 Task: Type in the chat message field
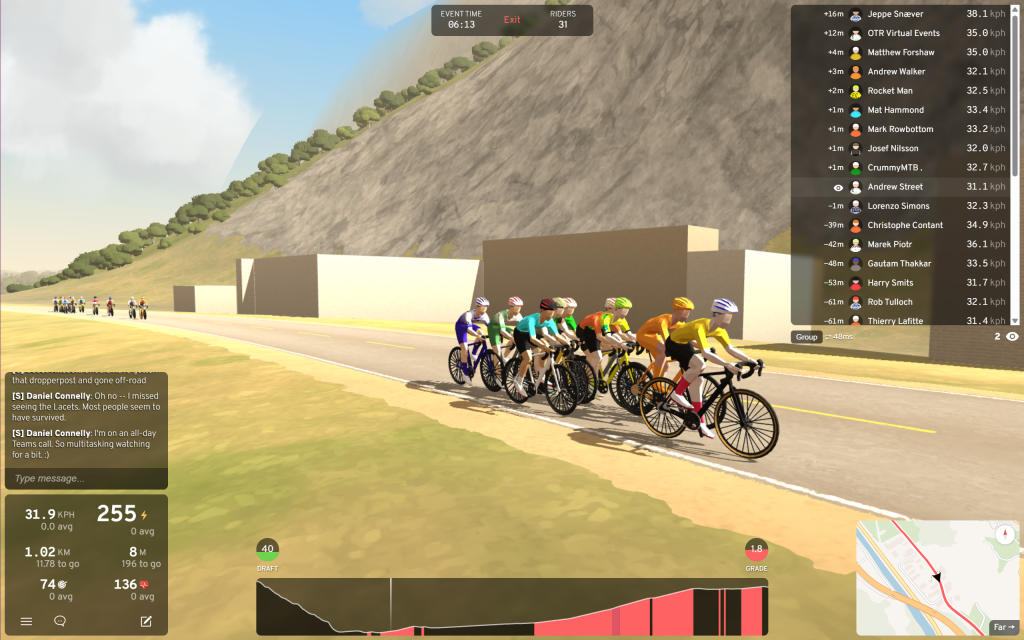coord(86,478)
